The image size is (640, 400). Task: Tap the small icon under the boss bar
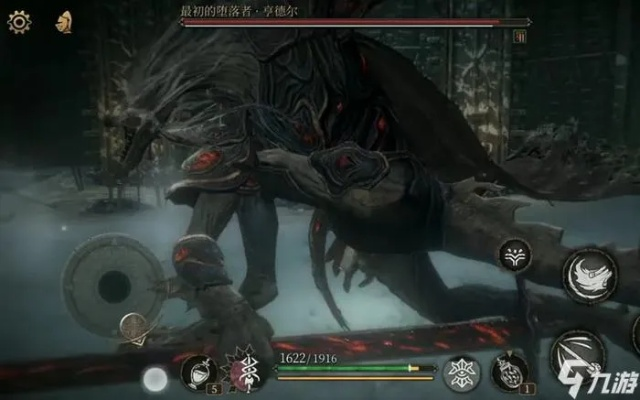pos(520,36)
